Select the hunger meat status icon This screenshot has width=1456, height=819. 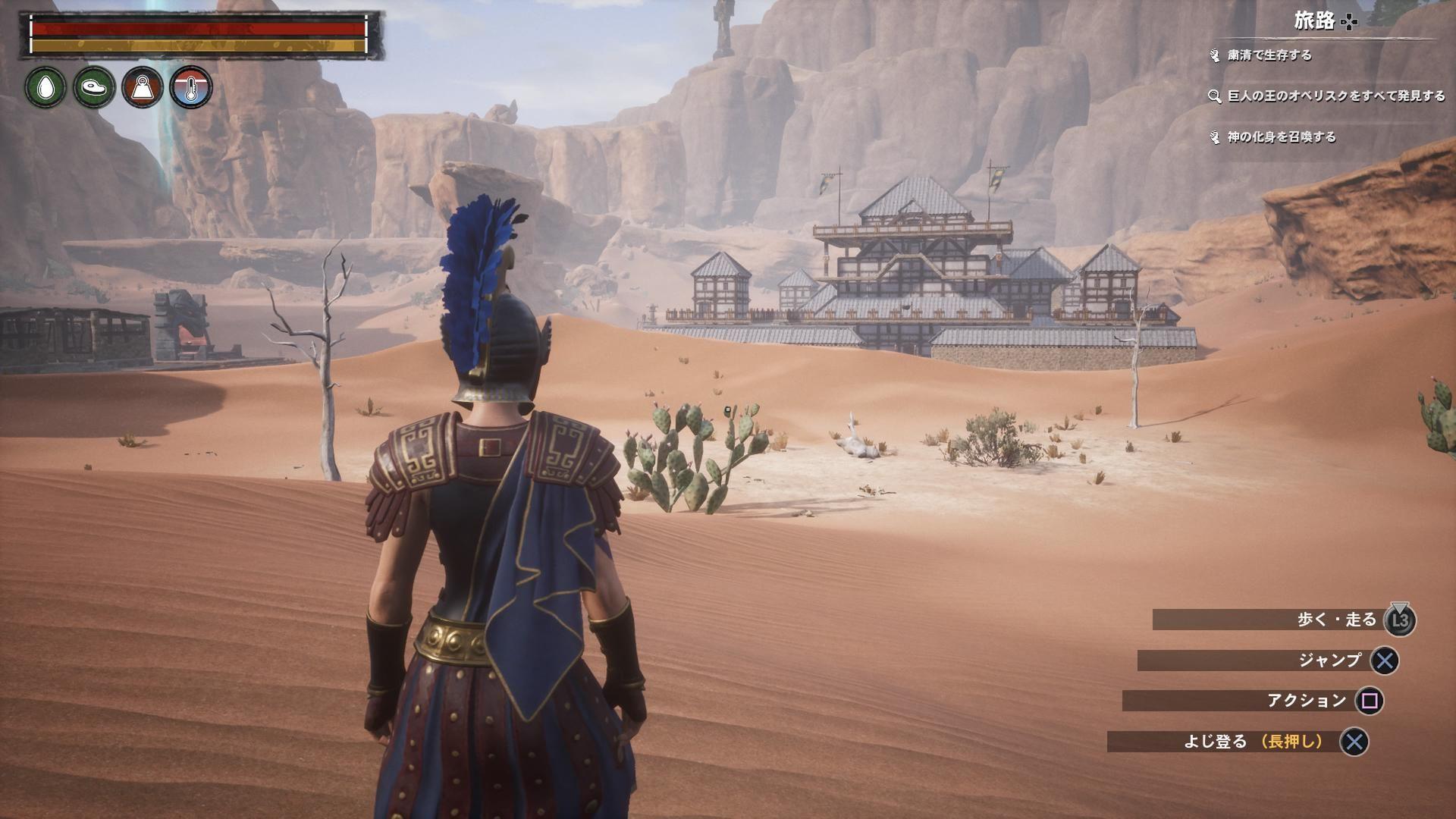click(94, 87)
